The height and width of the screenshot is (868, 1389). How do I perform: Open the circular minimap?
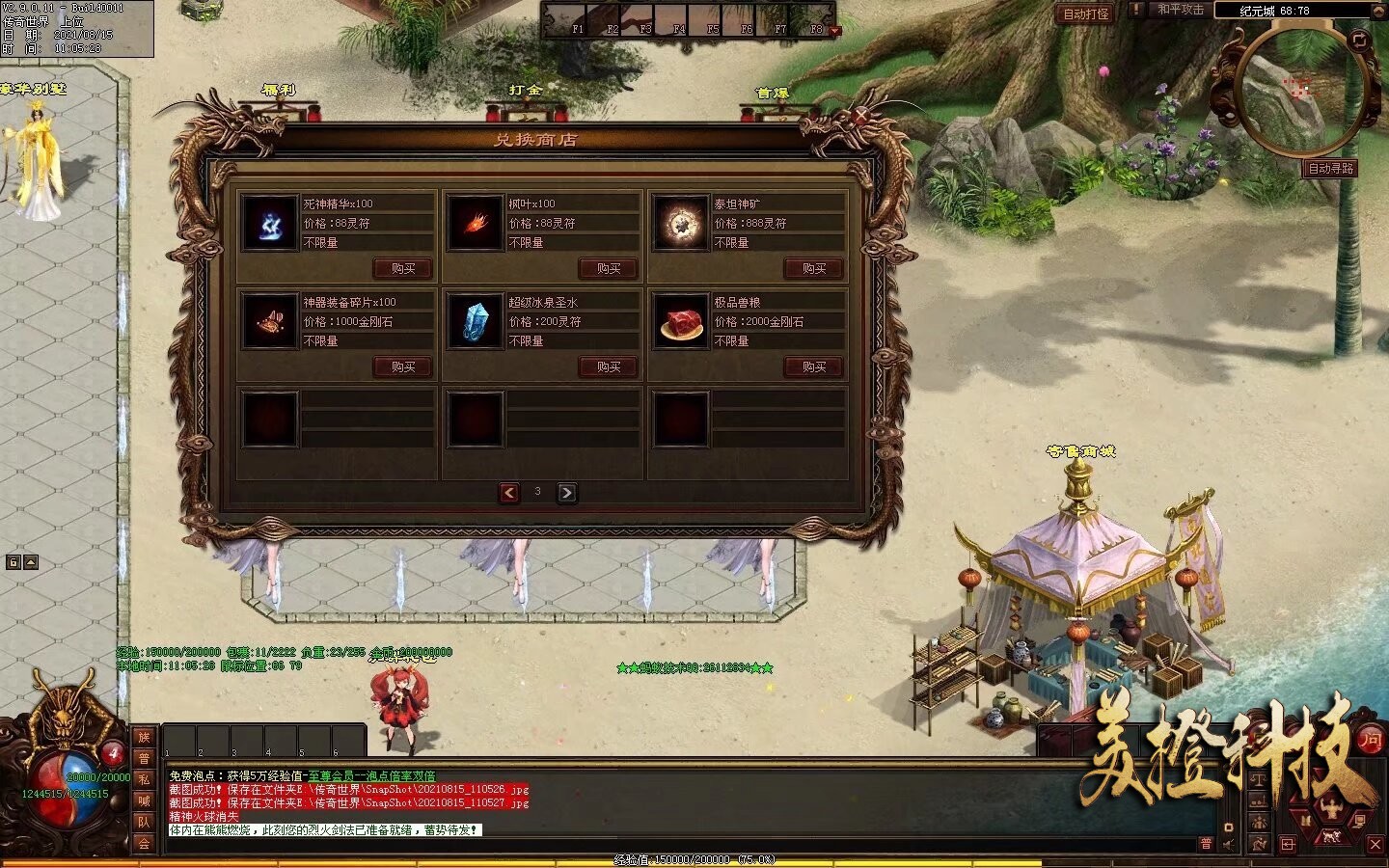coord(1295,92)
